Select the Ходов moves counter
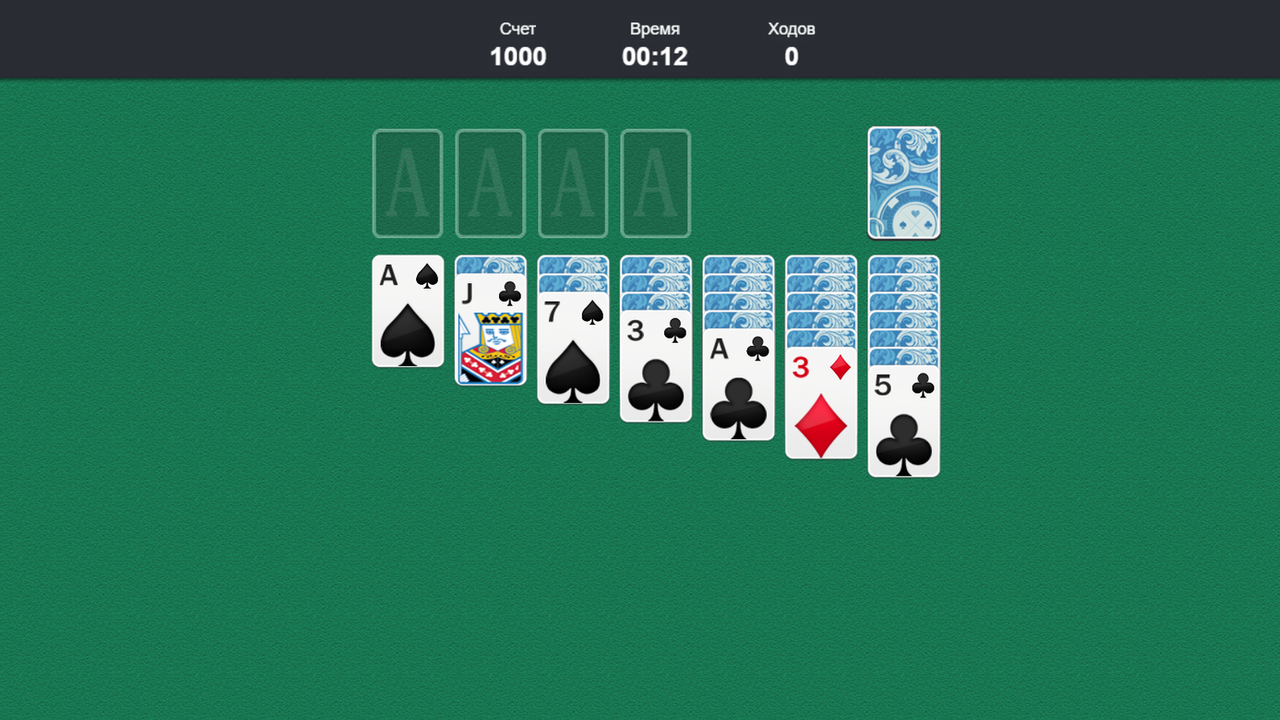The image size is (1280, 720). coord(790,43)
